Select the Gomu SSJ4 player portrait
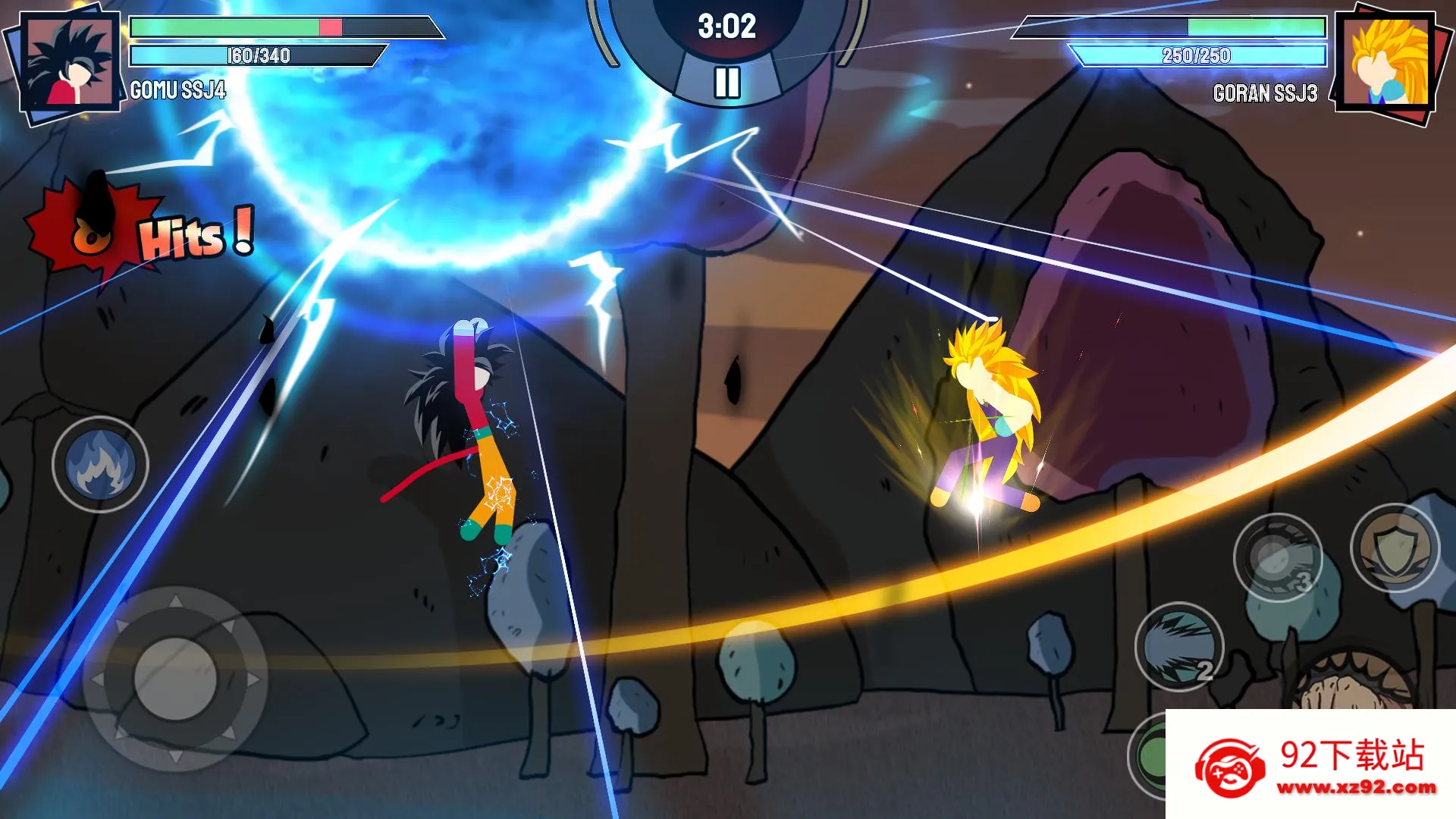1456x819 pixels. click(69, 64)
